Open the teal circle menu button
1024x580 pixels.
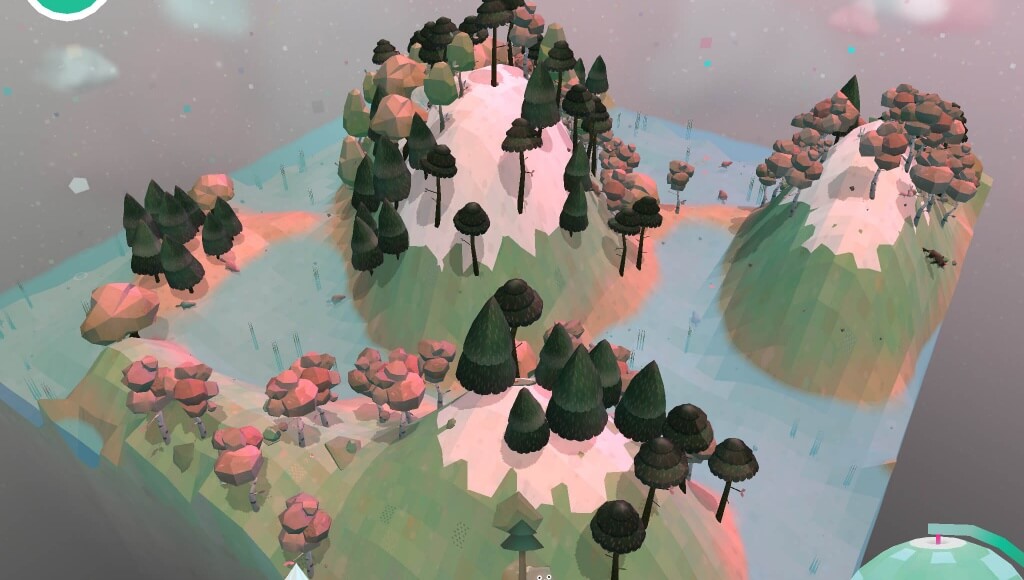[x=67, y=4]
